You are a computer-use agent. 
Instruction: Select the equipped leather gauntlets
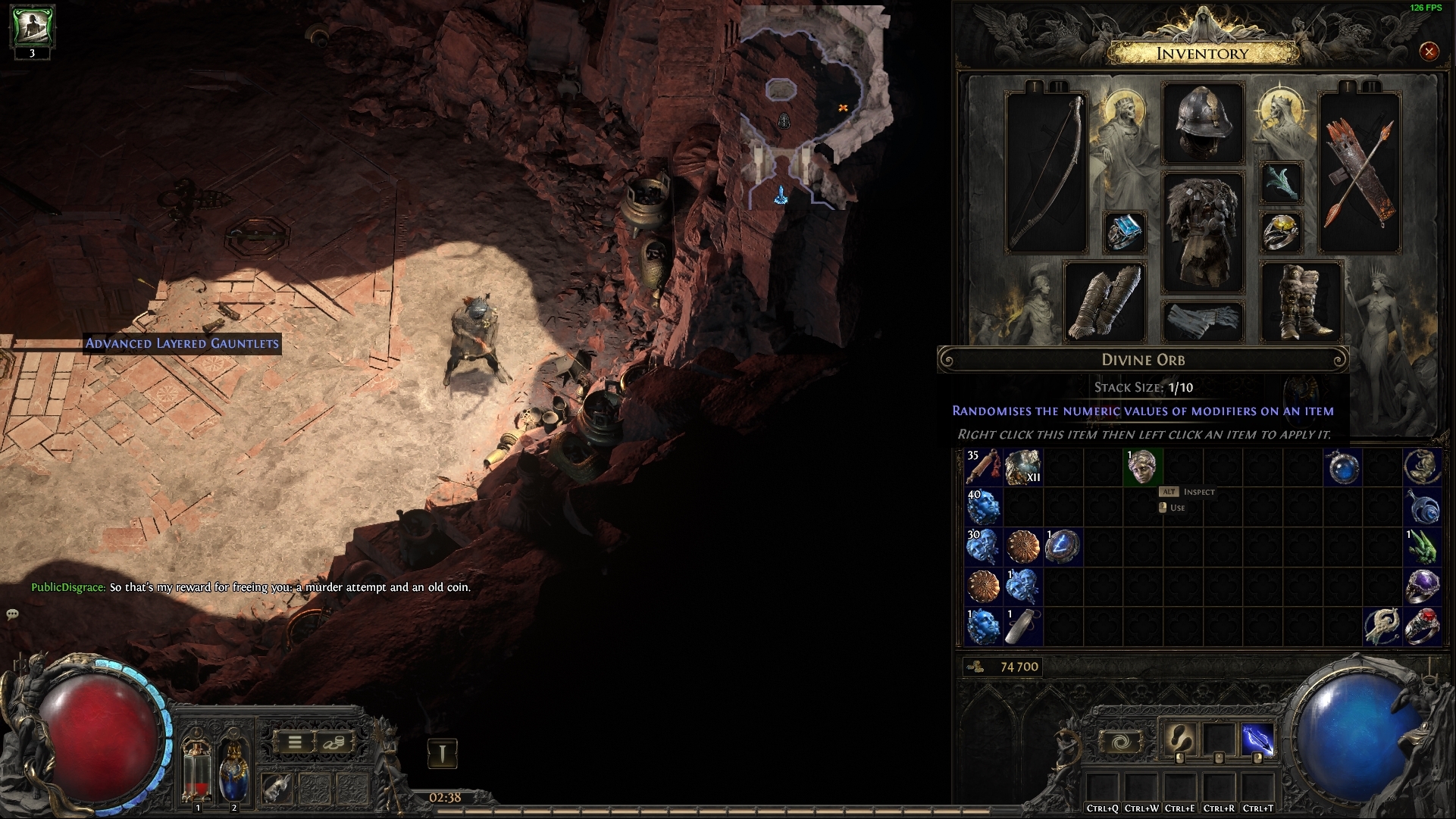tap(1105, 302)
